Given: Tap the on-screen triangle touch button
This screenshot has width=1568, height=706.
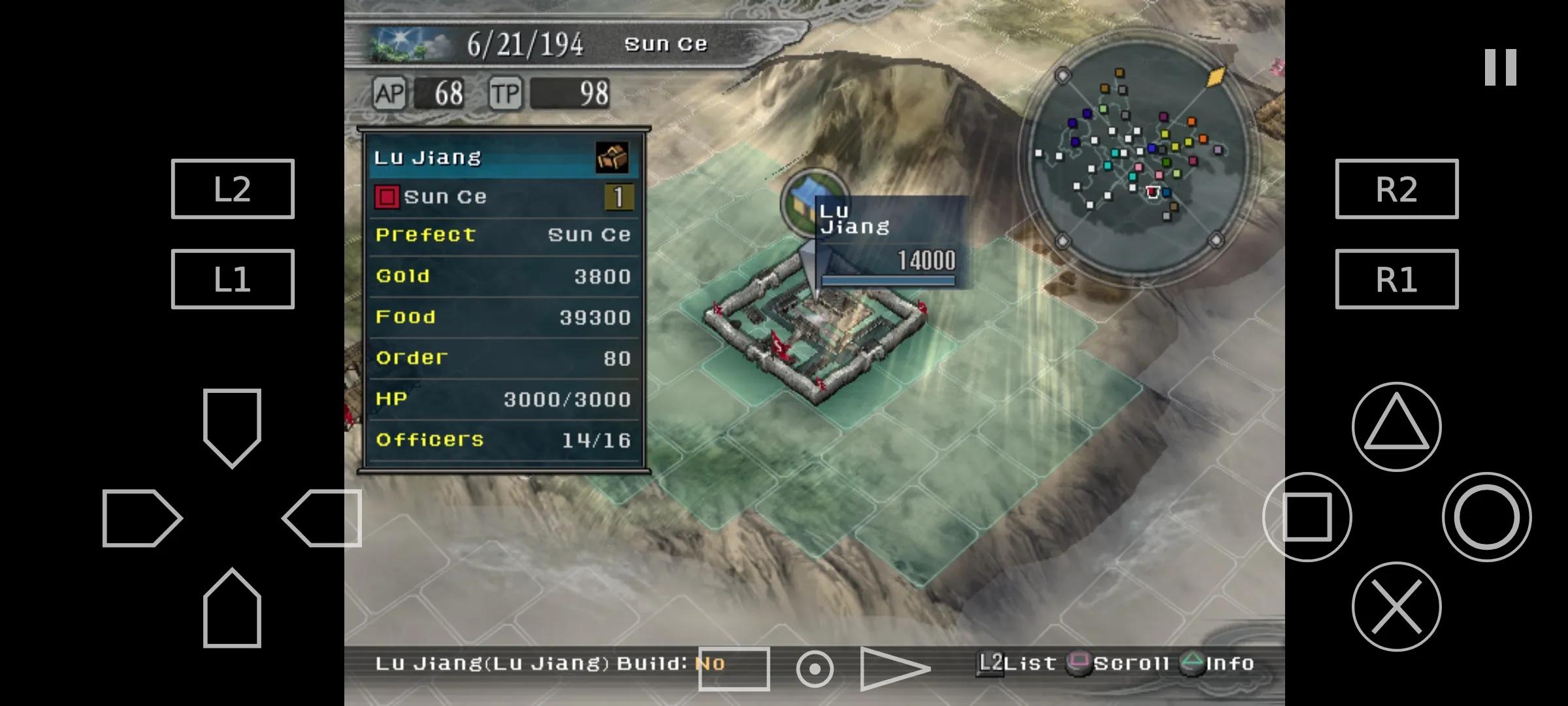Looking at the screenshot, I should (x=1396, y=427).
